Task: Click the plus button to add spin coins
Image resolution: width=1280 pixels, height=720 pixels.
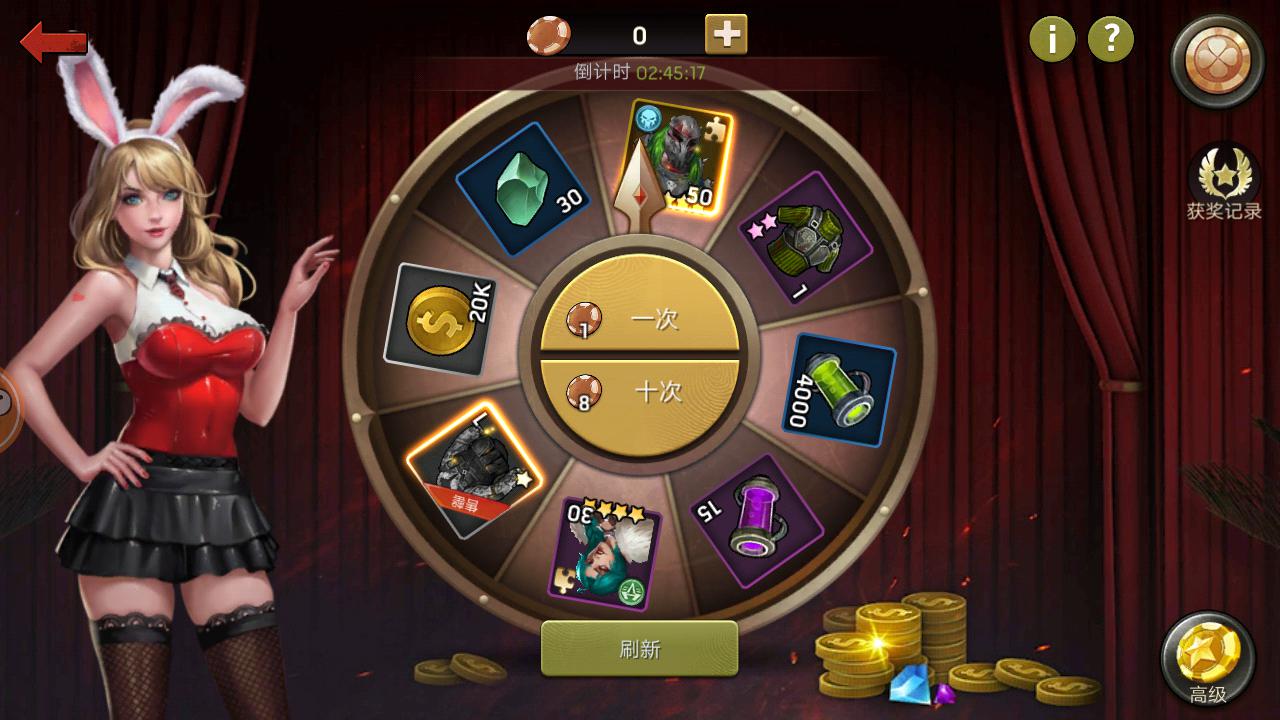Action: click(x=724, y=33)
